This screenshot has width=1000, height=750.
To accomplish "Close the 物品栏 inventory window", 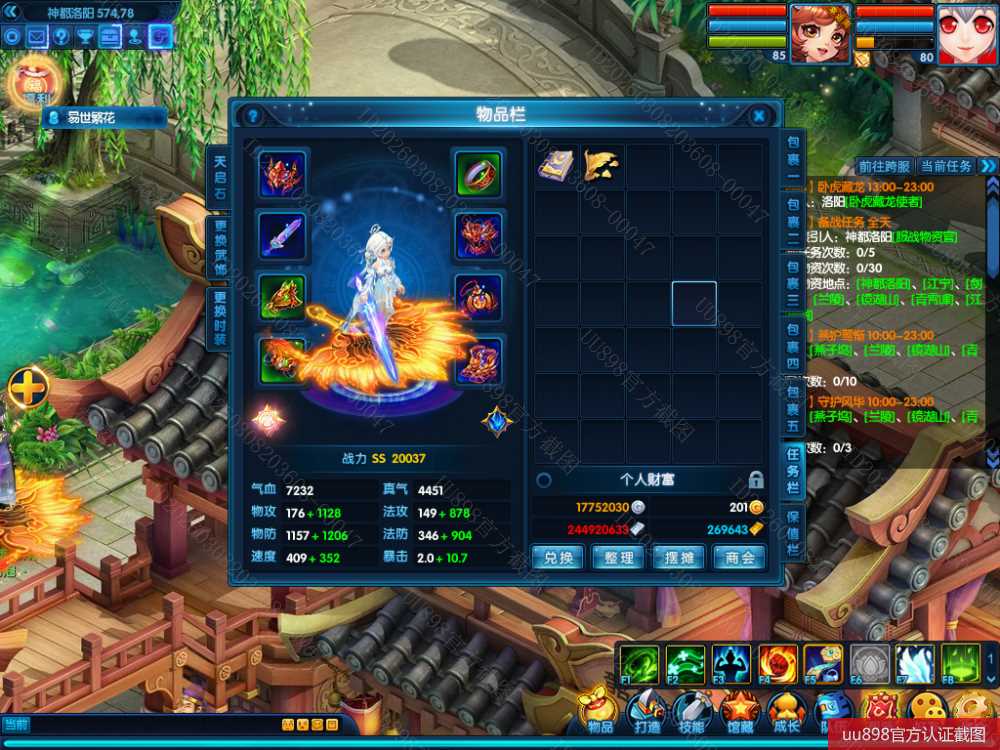I will pyautogui.click(x=759, y=116).
